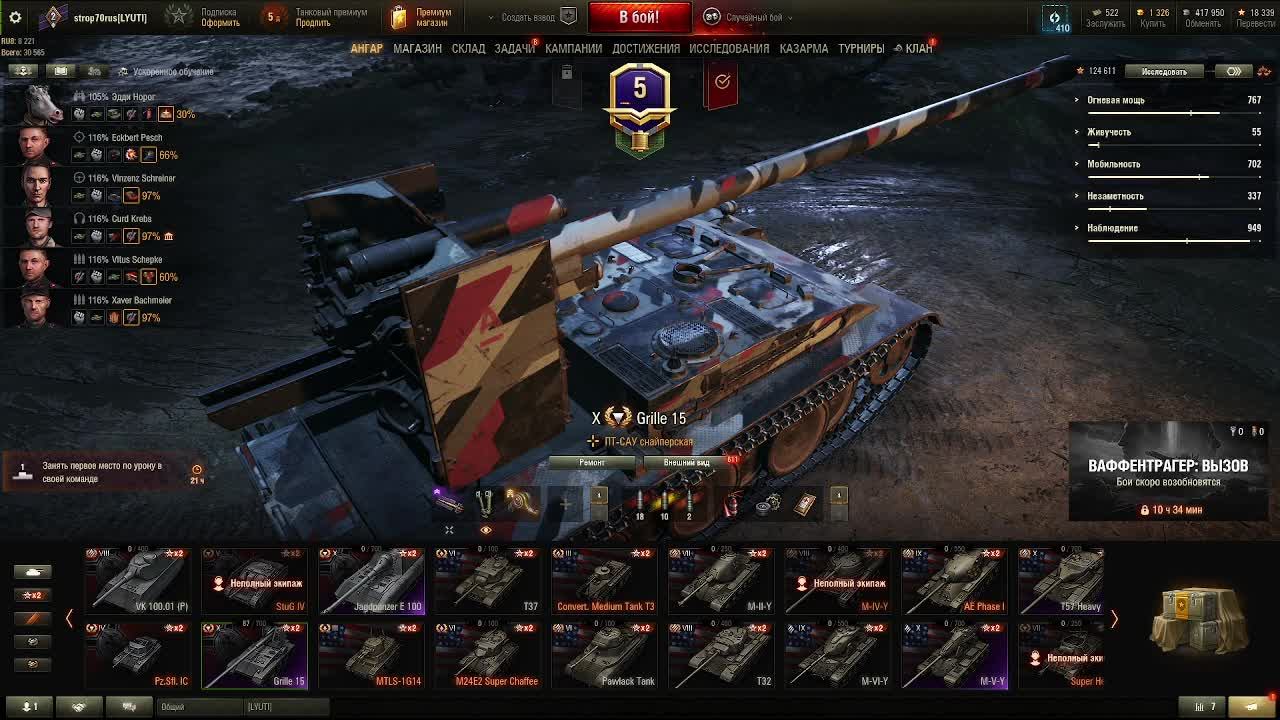Click the Исследовать research button

click(1164, 72)
